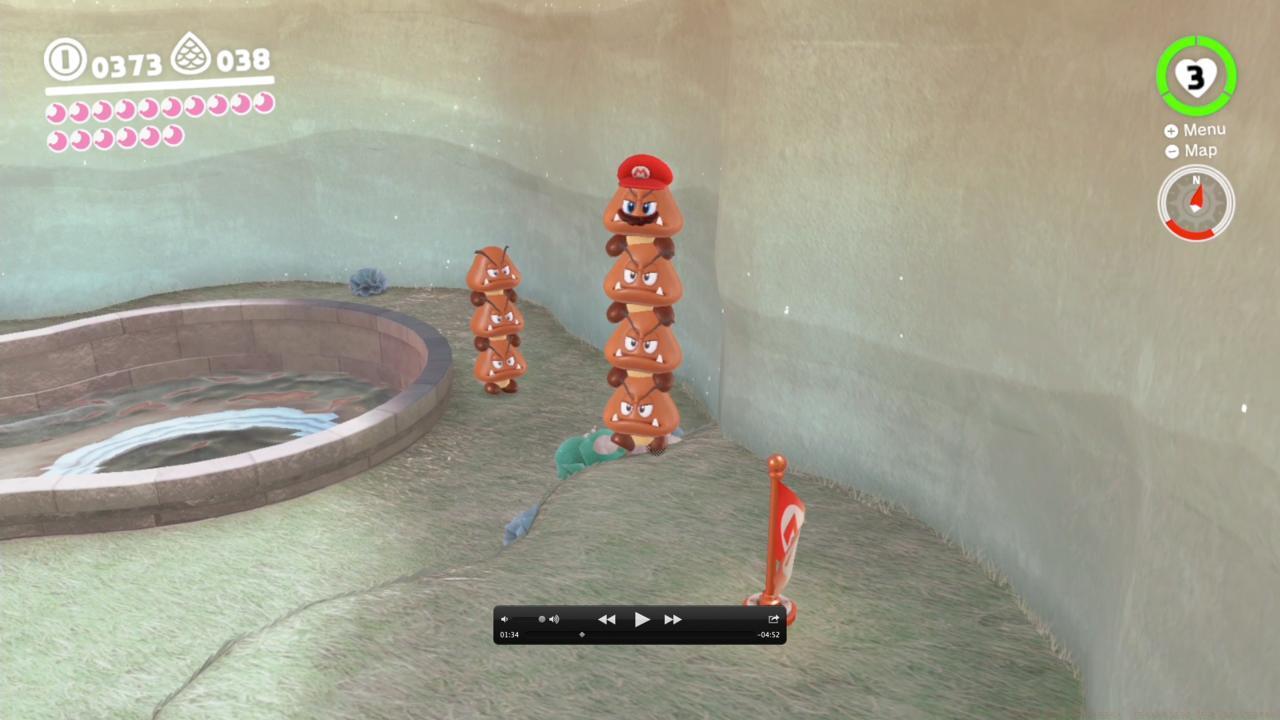Click the coin icon beside the 0373 counter

click(64, 60)
